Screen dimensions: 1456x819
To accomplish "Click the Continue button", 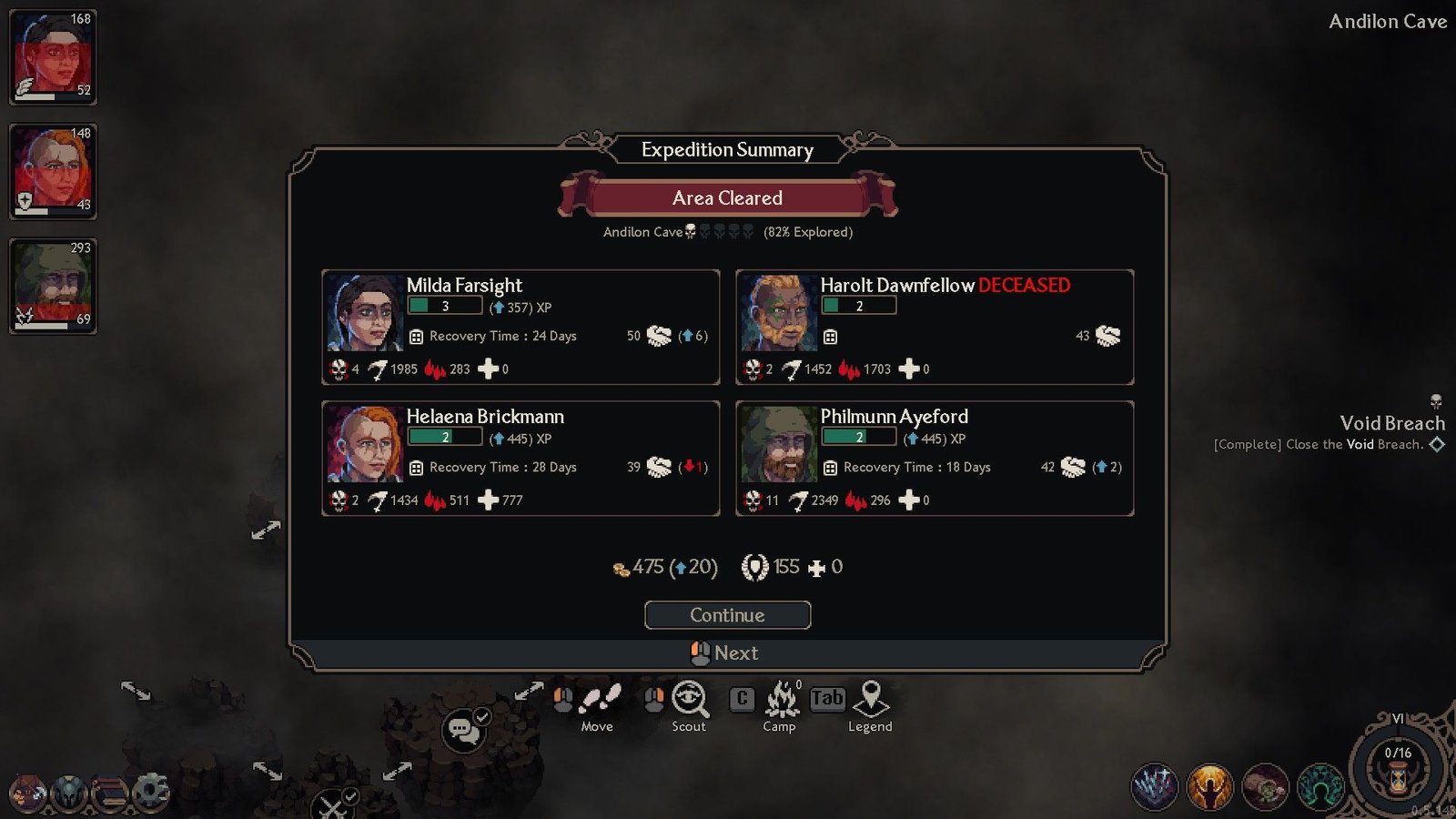I will click(727, 615).
